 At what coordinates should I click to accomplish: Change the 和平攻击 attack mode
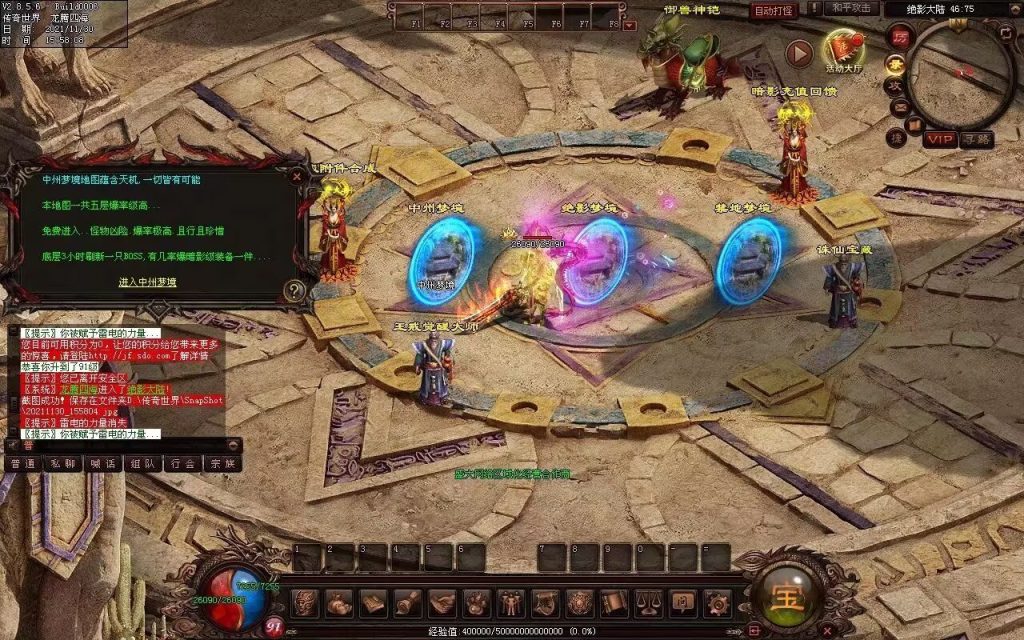click(x=851, y=9)
